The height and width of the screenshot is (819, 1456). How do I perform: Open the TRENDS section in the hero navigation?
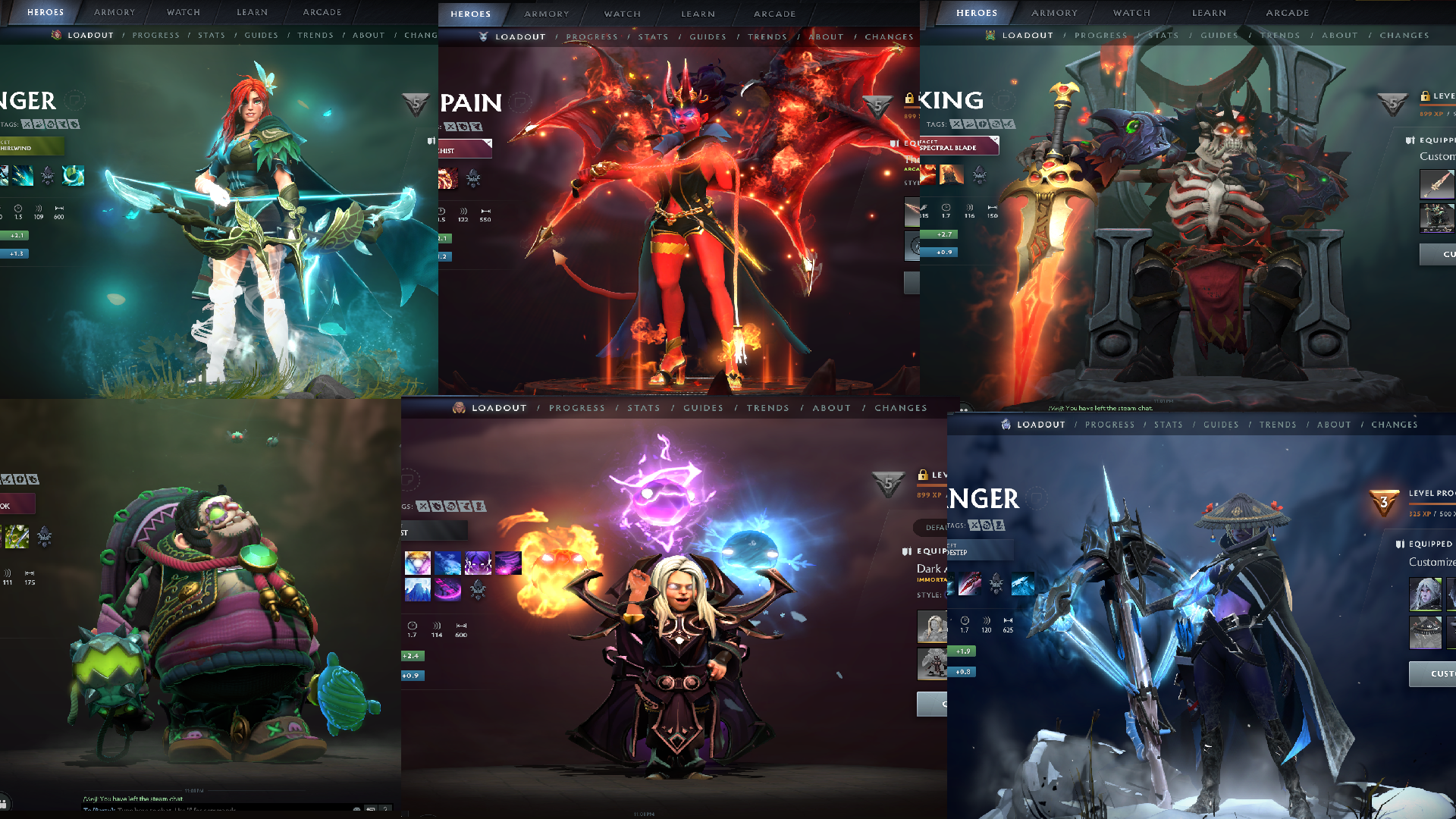(316, 35)
